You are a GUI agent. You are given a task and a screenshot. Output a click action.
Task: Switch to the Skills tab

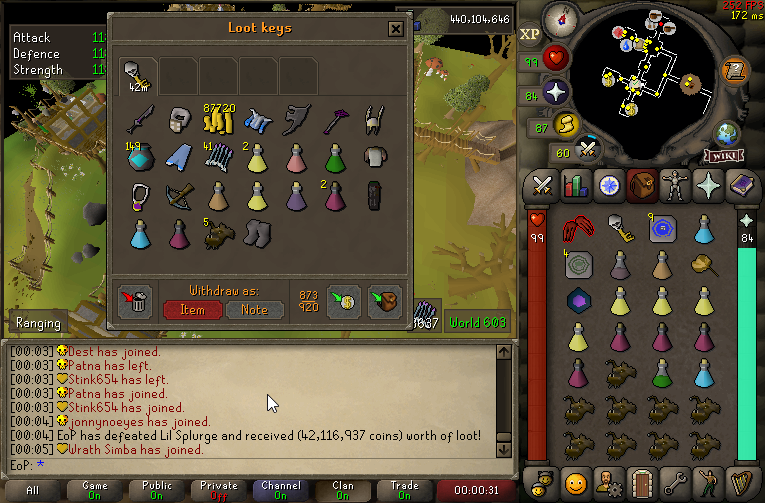[x=573, y=185]
